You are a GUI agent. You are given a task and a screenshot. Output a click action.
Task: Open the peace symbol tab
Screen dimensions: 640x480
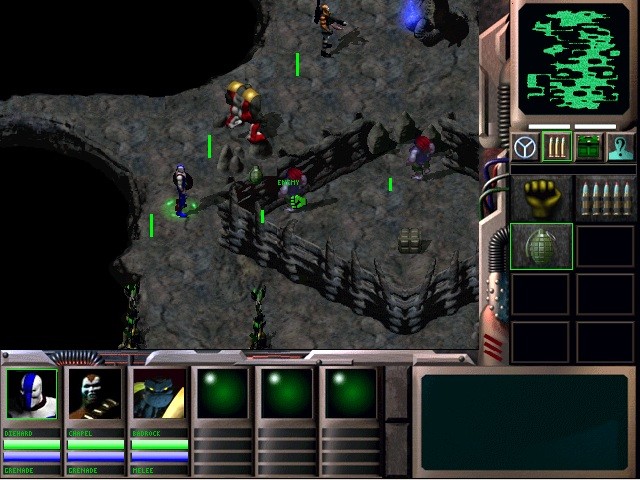525,148
